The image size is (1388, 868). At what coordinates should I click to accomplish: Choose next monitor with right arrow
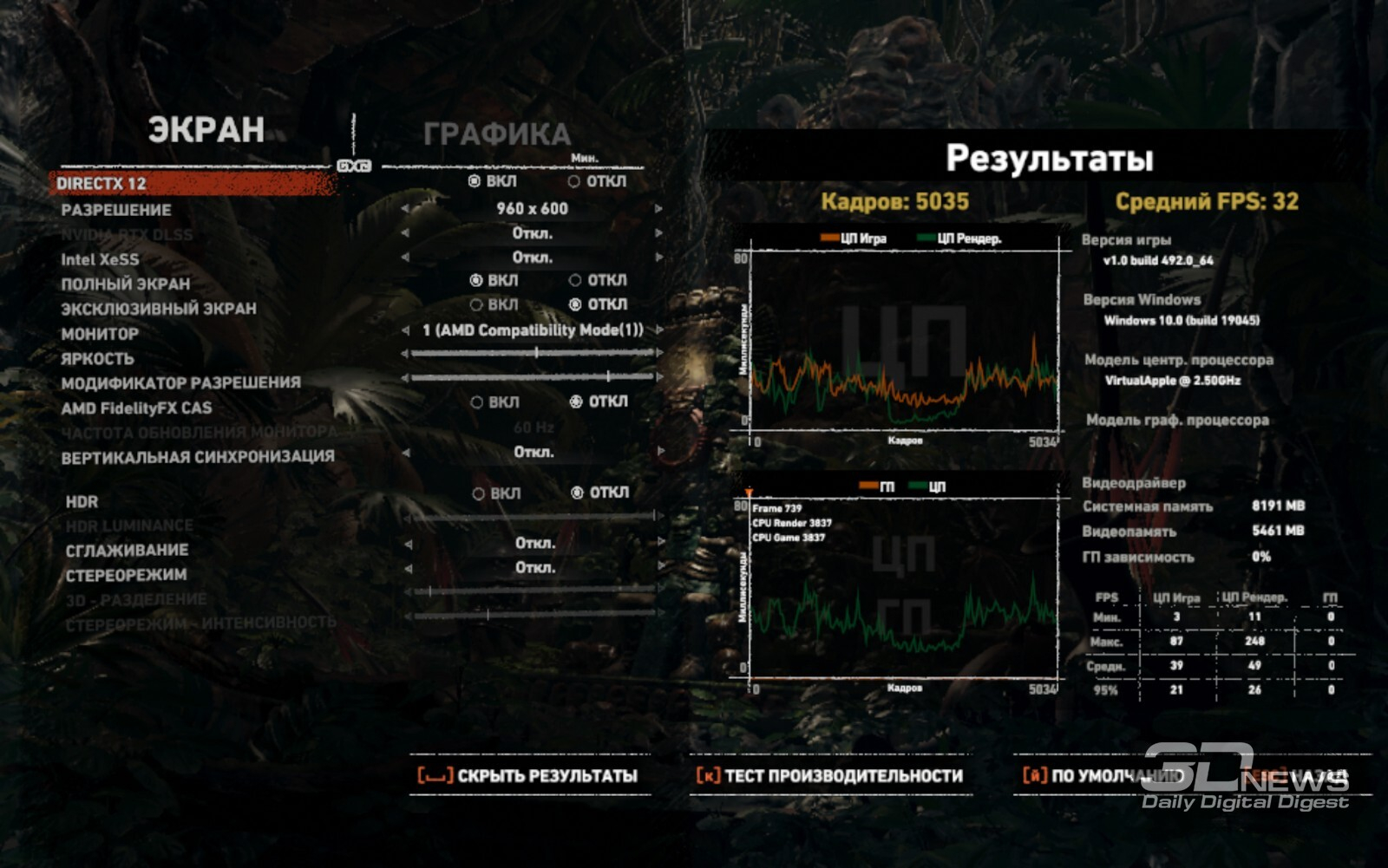pyautogui.click(x=659, y=330)
